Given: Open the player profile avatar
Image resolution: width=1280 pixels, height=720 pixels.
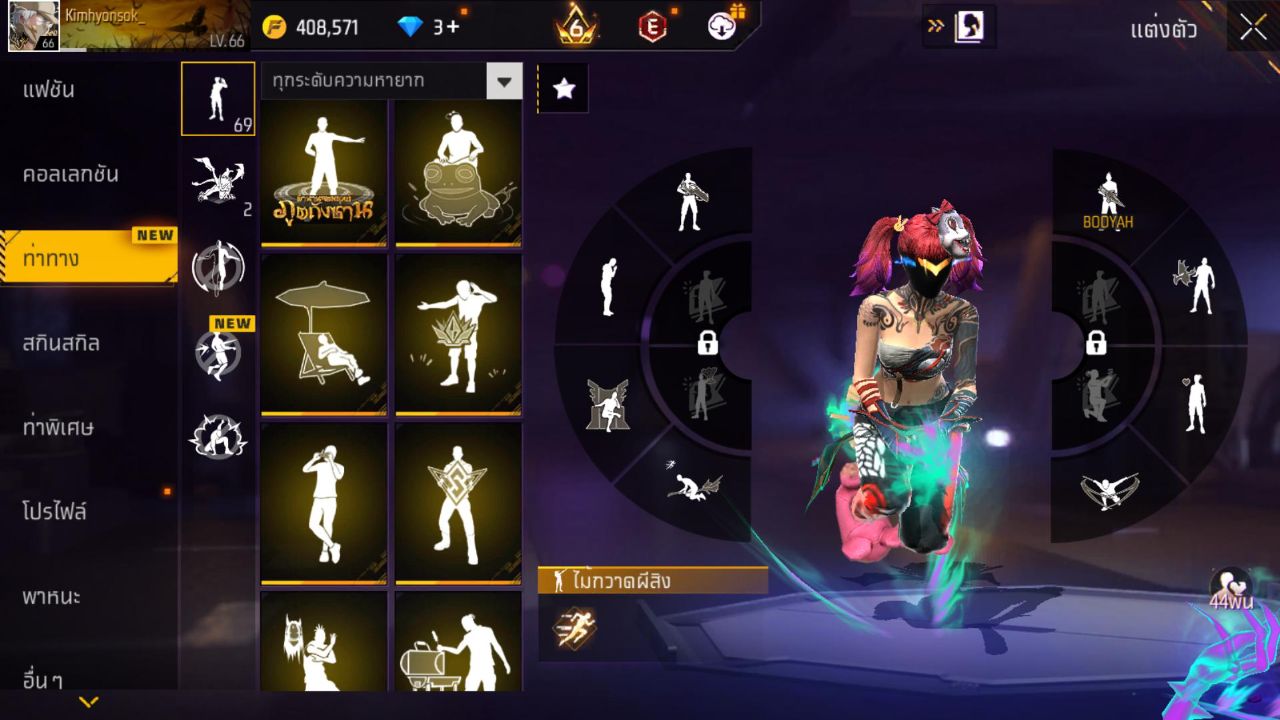Looking at the screenshot, I should point(33,26).
